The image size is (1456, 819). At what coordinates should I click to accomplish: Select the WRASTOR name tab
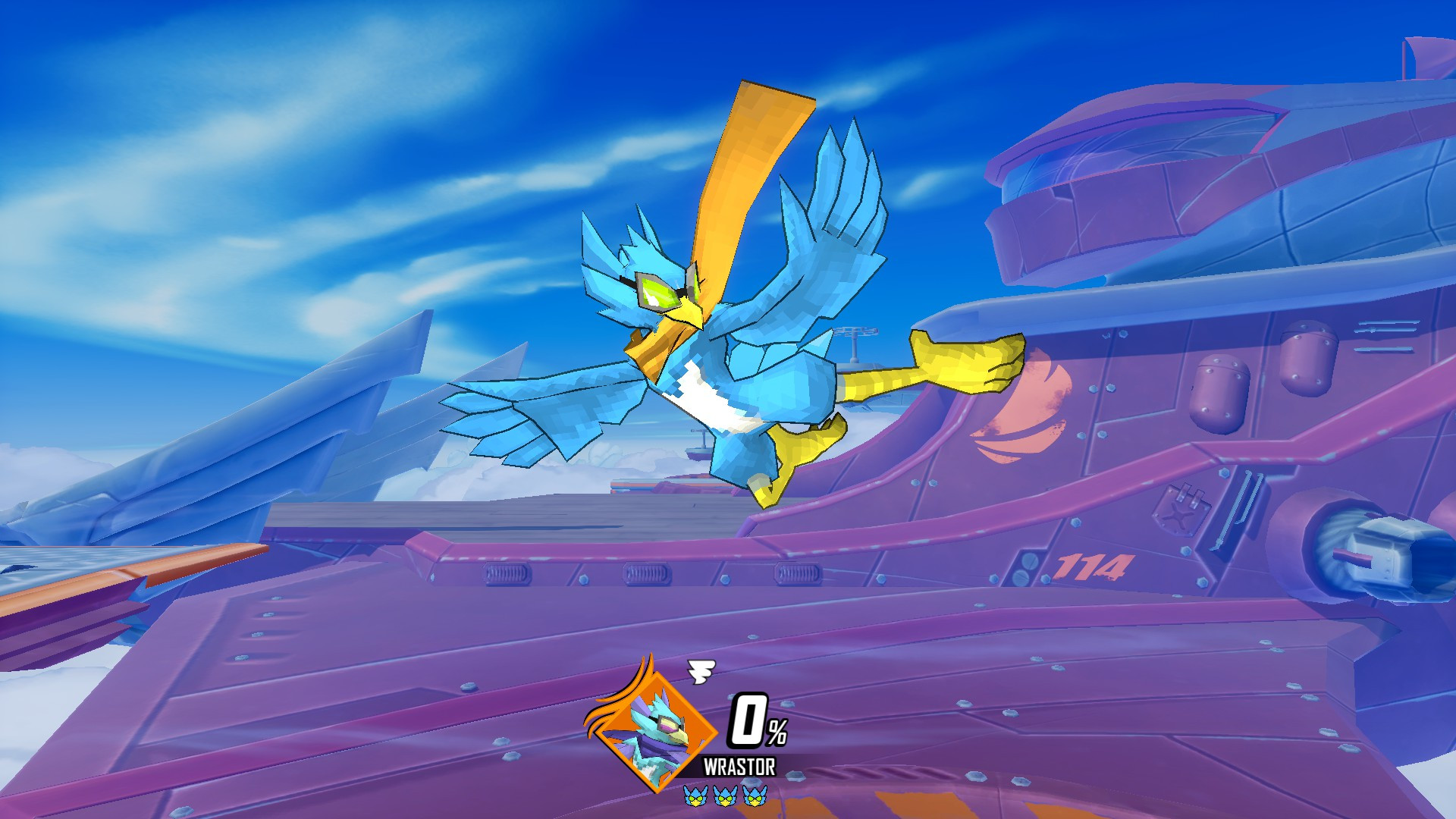point(740,764)
